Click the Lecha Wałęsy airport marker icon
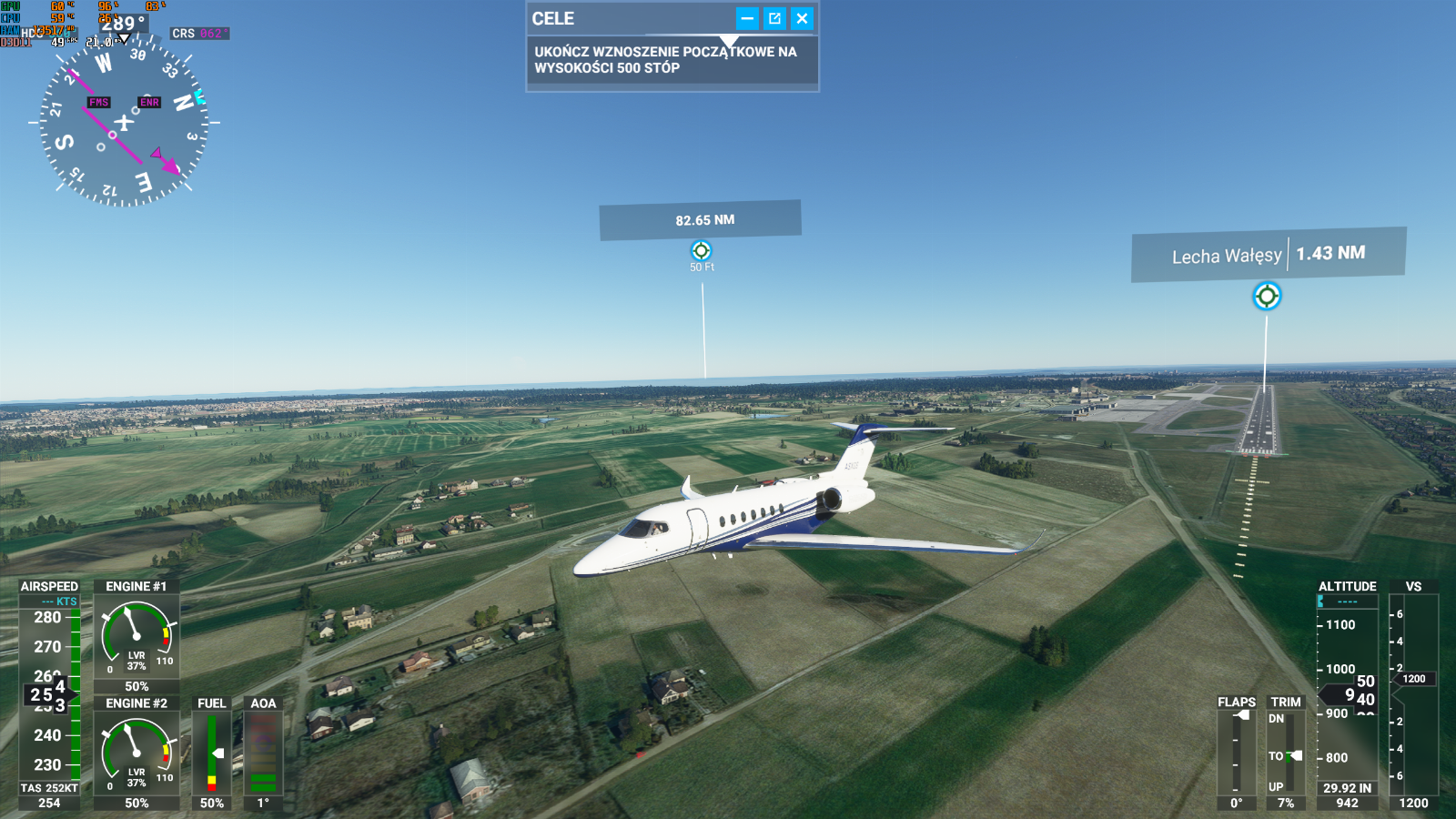The height and width of the screenshot is (819, 1456). tap(1267, 296)
